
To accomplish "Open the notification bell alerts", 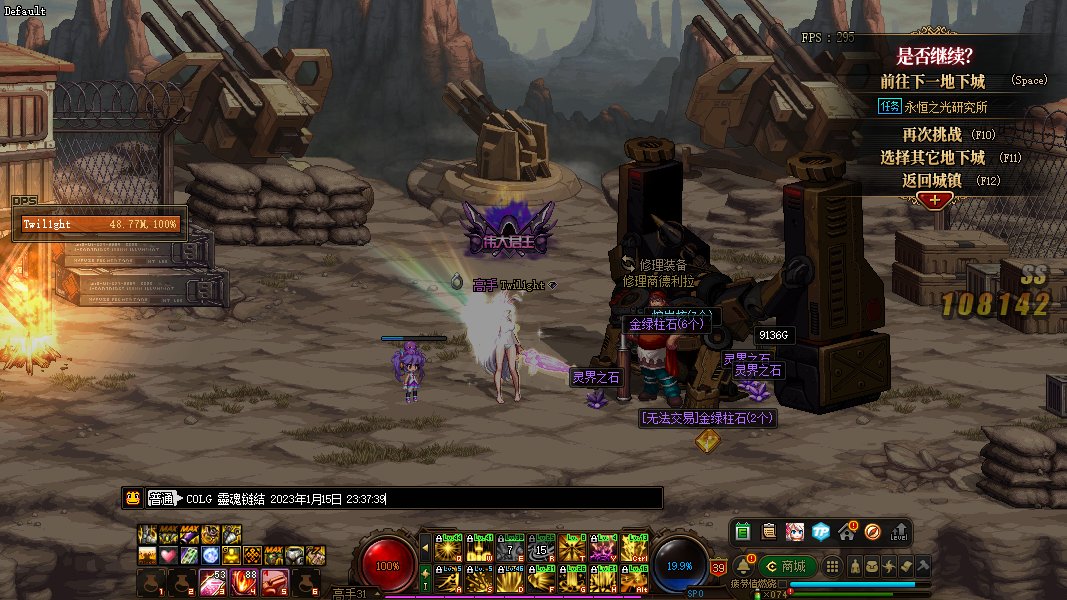I will 743,566.
